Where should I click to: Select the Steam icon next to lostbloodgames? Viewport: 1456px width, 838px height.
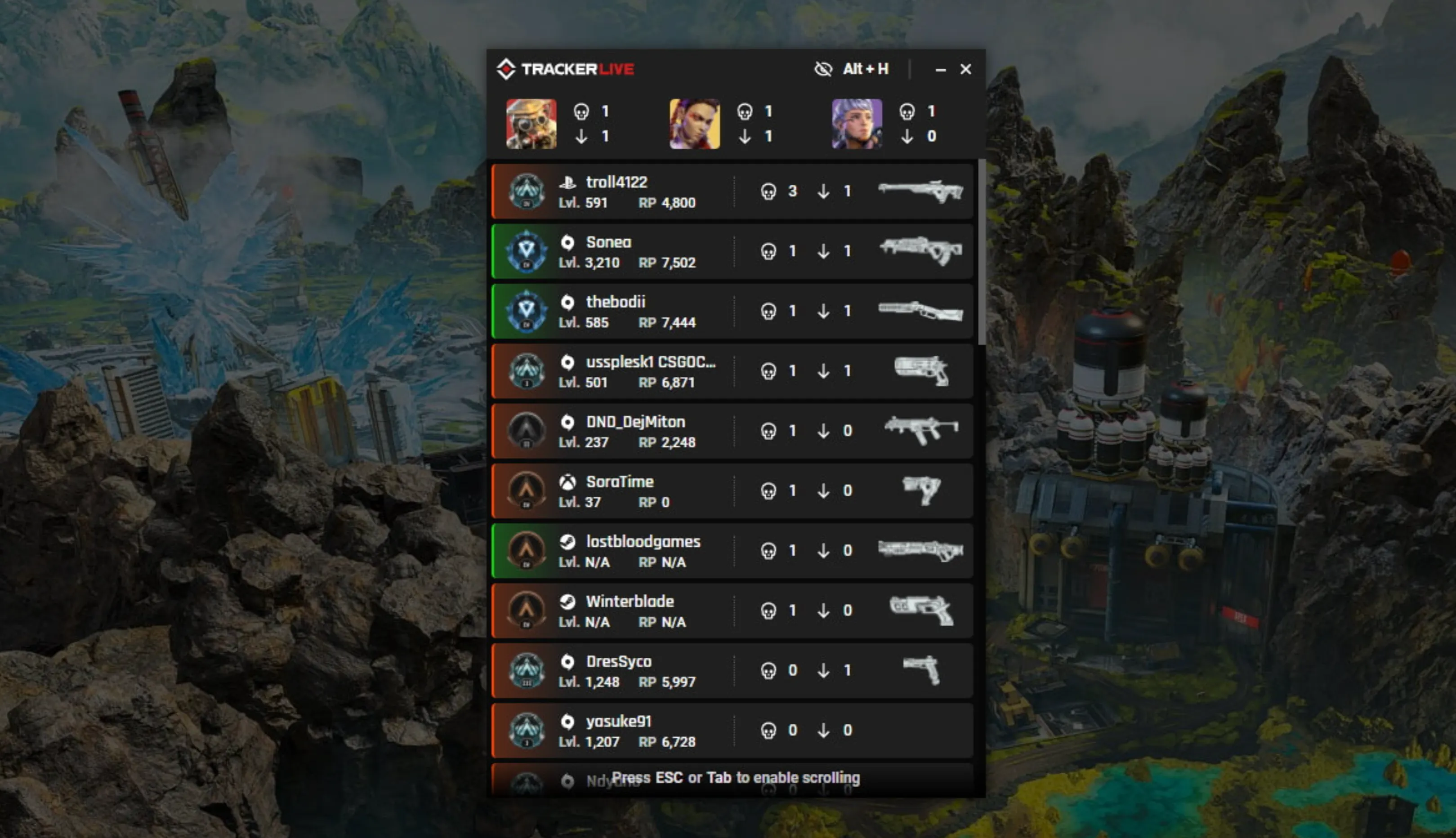click(x=568, y=542)
